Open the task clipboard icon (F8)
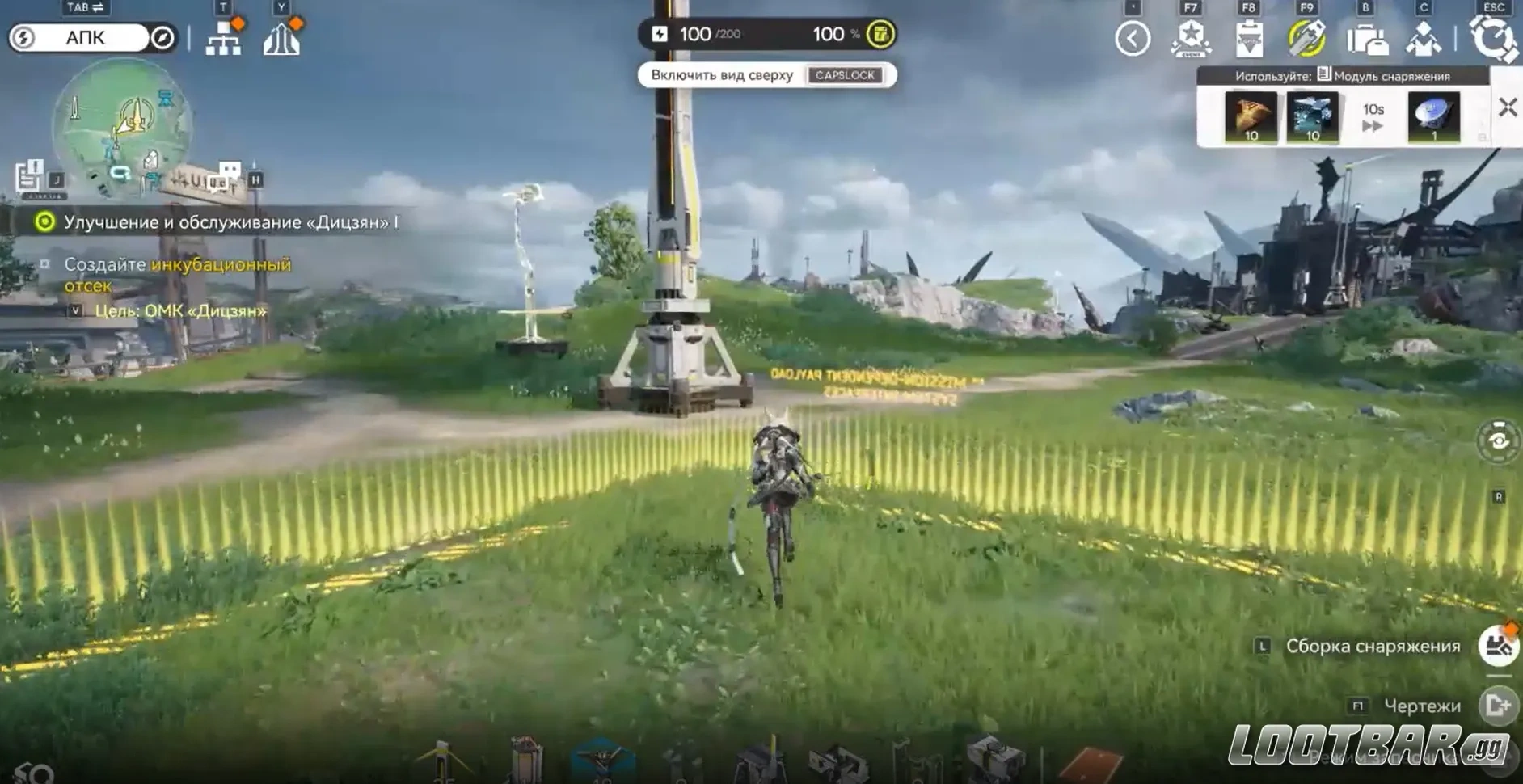The height and width of the screenshot is (784, 1523). (x=1250, y=39)
